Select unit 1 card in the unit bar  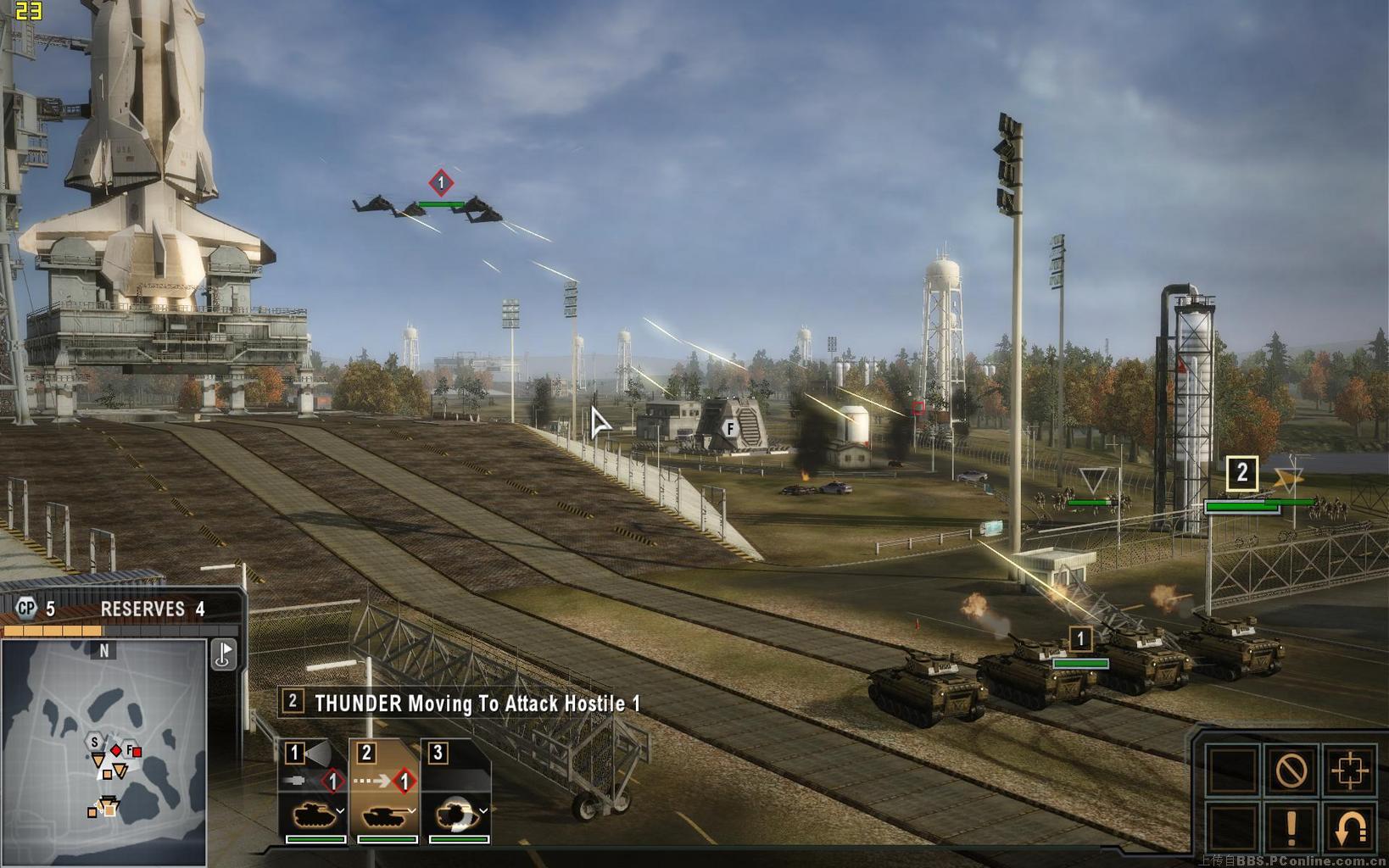click(312, 791)
